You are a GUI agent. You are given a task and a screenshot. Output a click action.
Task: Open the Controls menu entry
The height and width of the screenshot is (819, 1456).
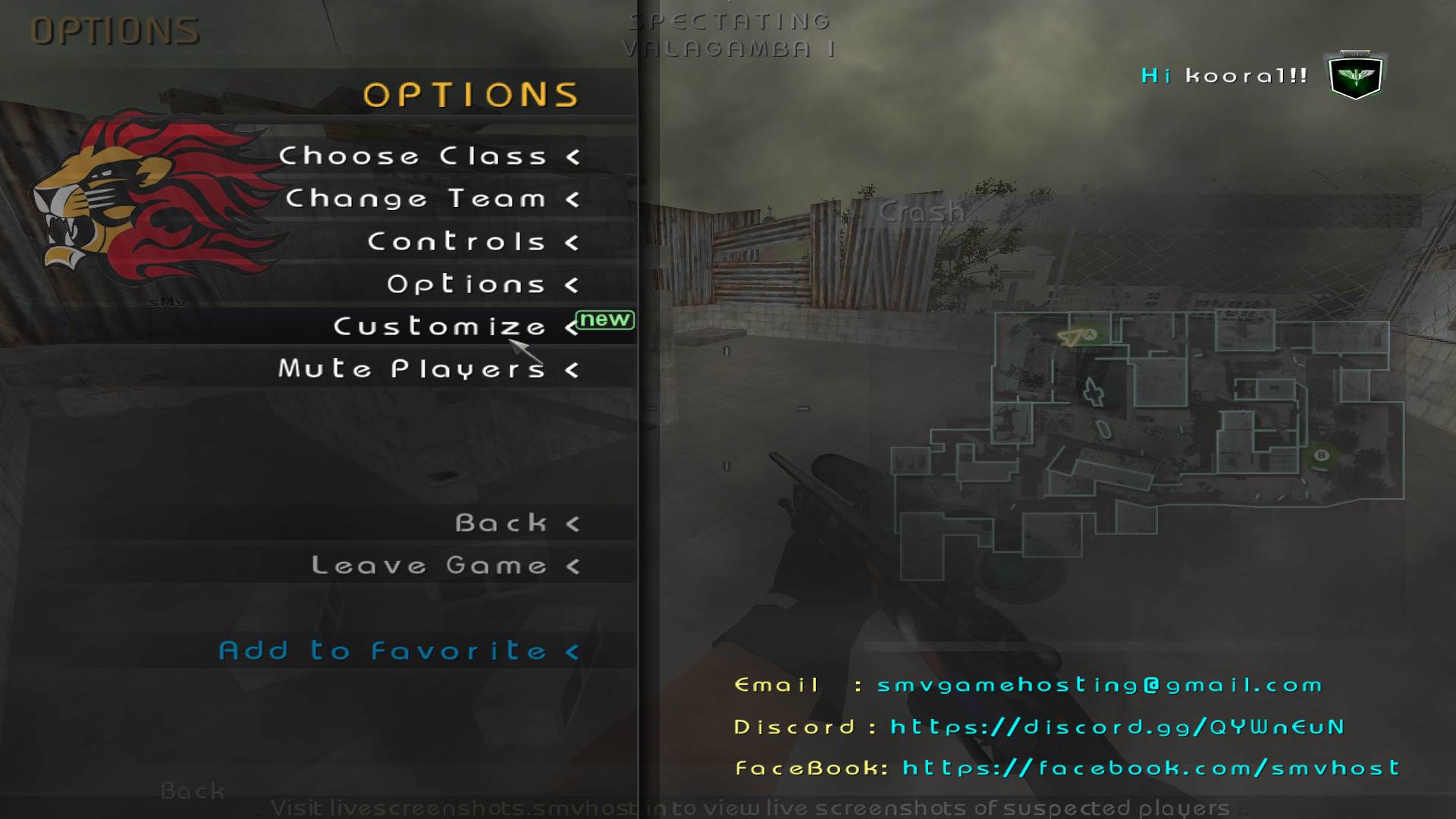pos(457,242)
